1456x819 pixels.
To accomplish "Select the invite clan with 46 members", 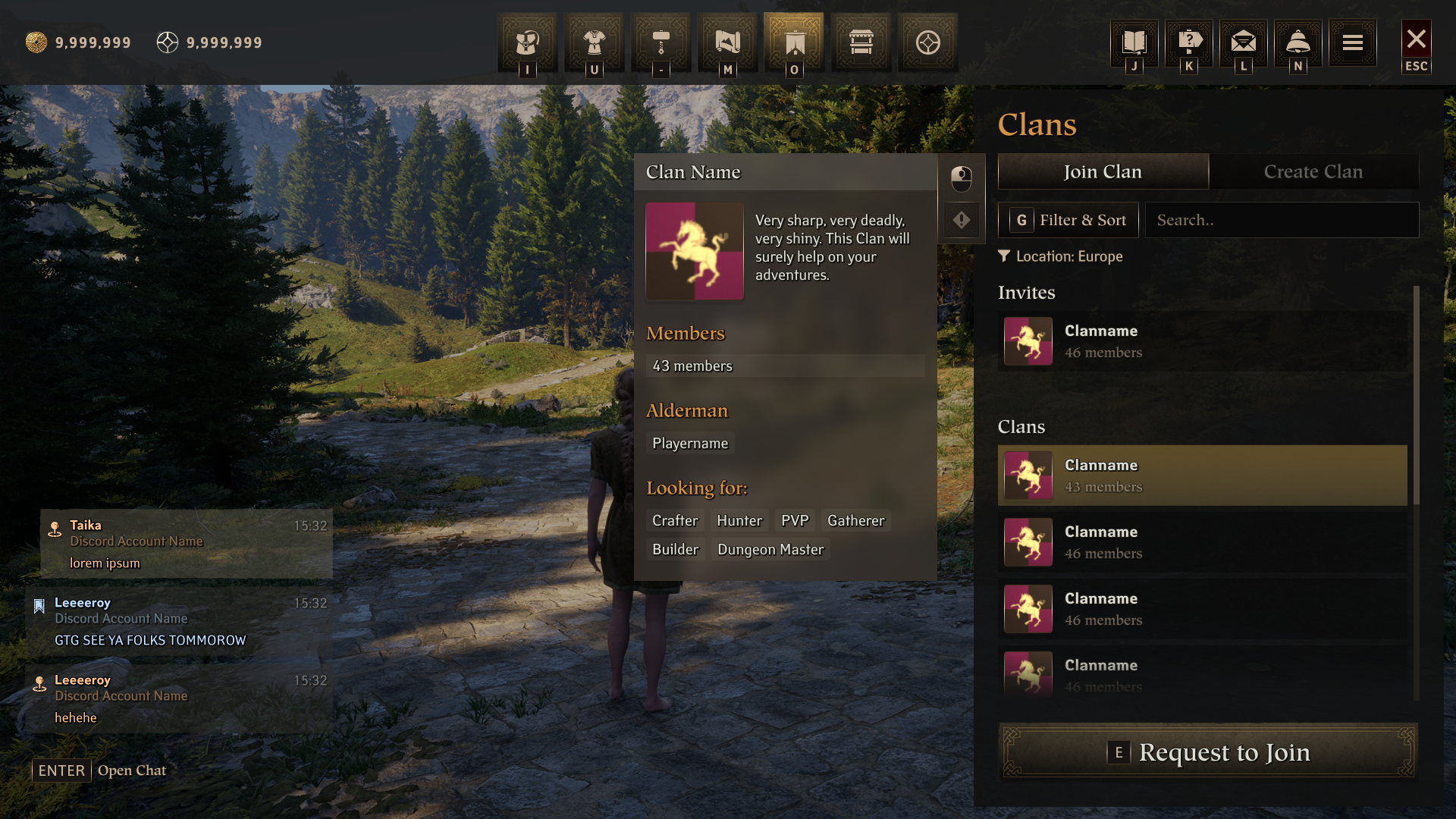I will [1203, 341].
